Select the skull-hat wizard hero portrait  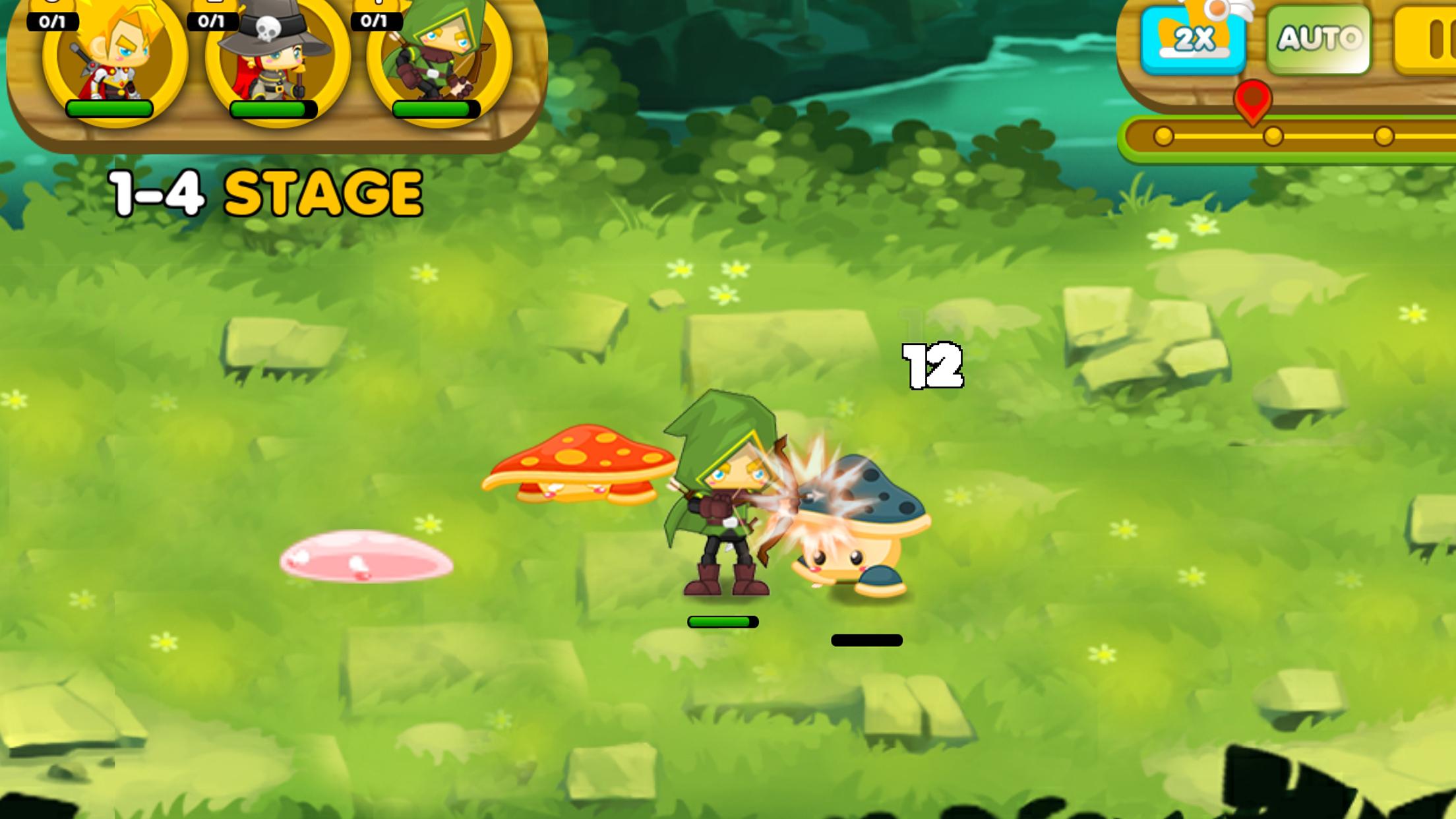276,56
